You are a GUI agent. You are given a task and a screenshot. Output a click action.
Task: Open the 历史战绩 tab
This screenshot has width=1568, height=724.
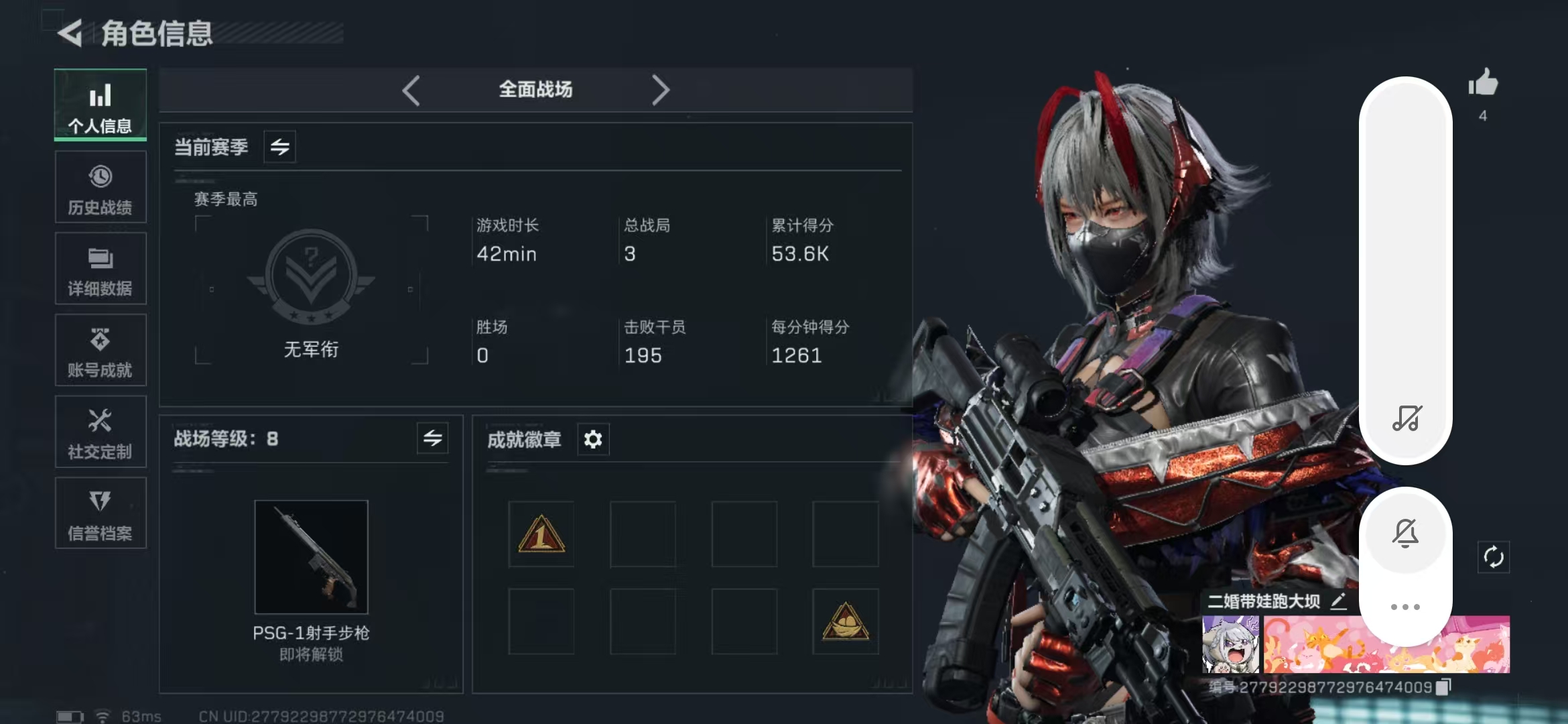click(x=101, y=187)
